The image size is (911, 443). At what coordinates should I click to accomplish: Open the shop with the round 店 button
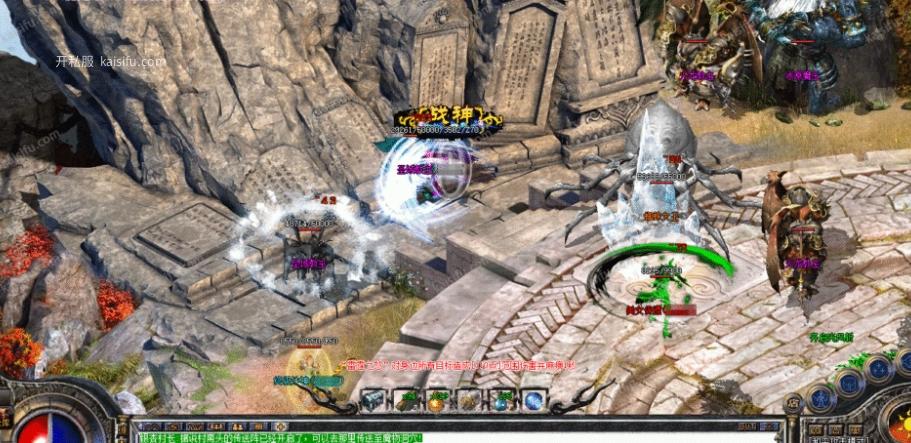coord(793,405)
